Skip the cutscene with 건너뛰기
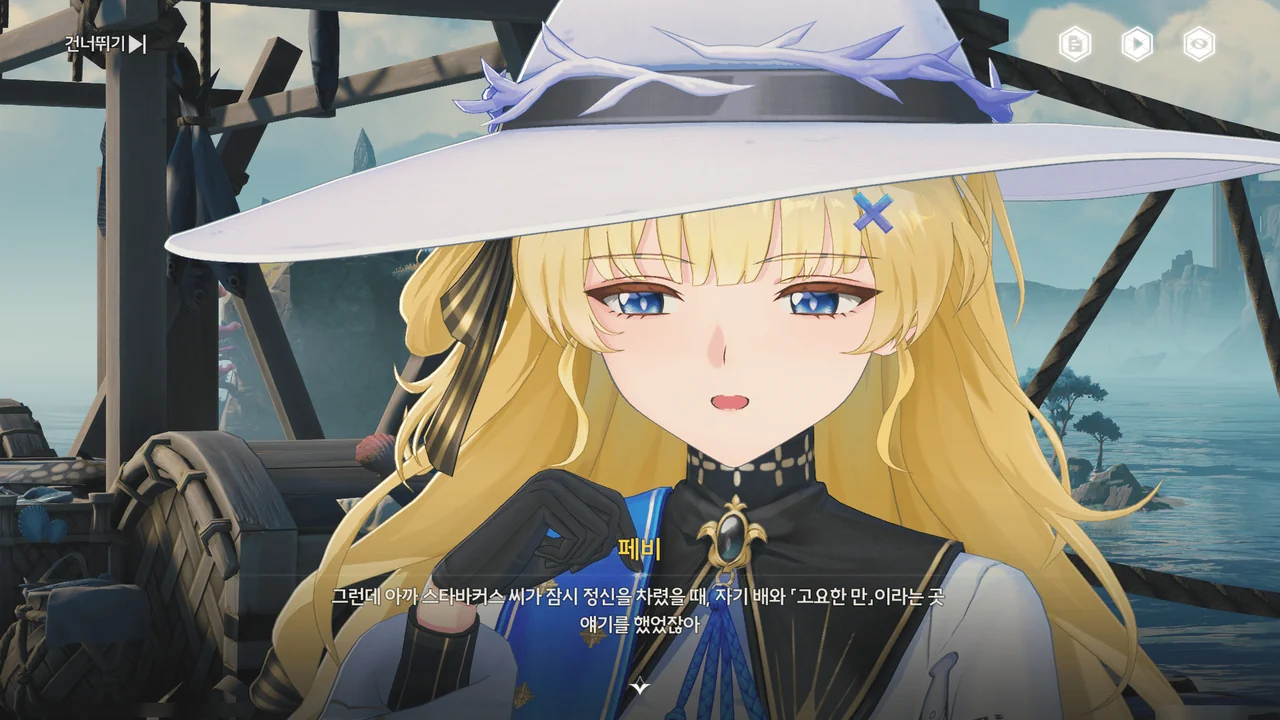Image resolution: width=1280 pixels, height=720 pixels. click(x=105, y=44)
